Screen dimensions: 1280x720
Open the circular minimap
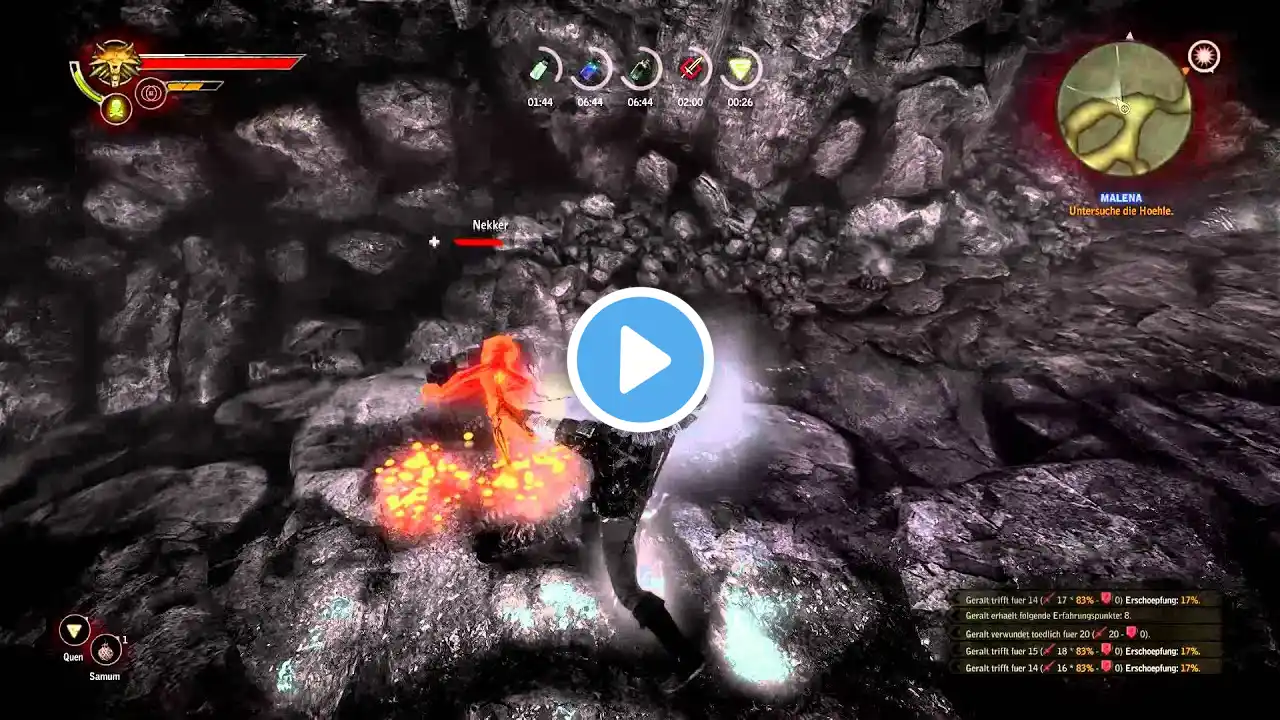pos(1124,108)
